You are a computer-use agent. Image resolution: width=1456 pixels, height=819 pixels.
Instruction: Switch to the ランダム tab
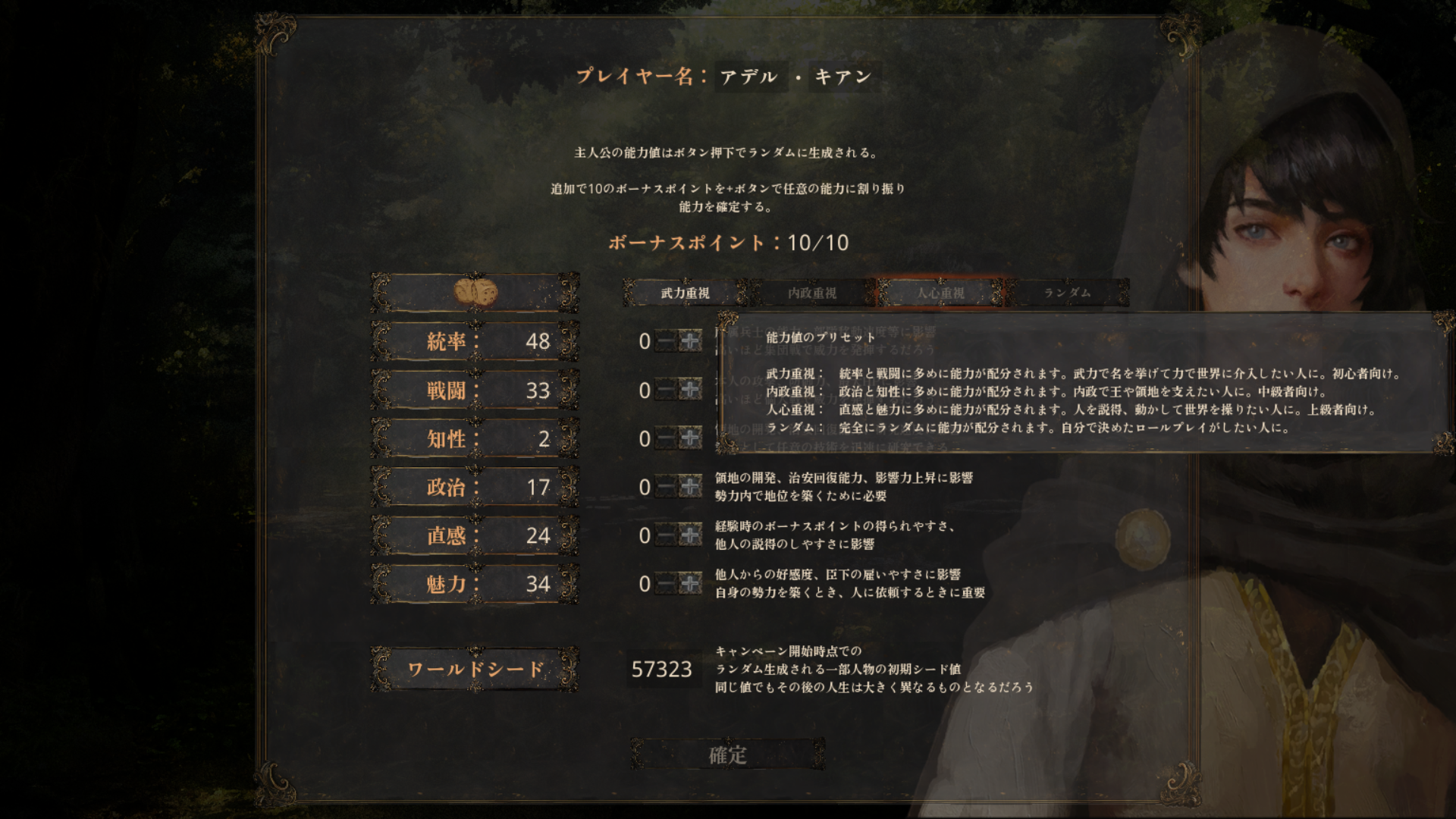click(x=1065, y=293)
